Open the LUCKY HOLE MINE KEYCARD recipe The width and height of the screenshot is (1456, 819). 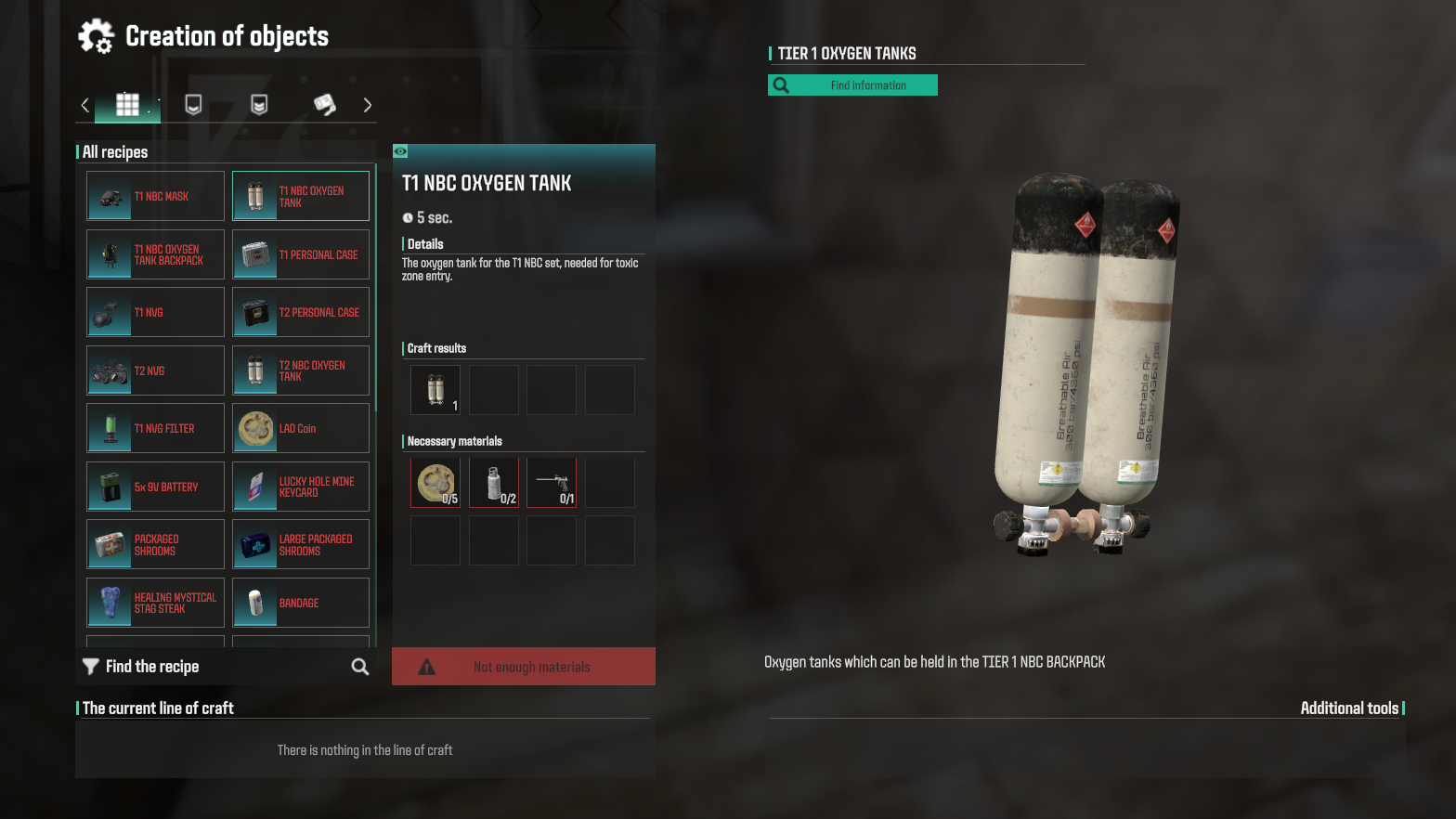point(301,487)
